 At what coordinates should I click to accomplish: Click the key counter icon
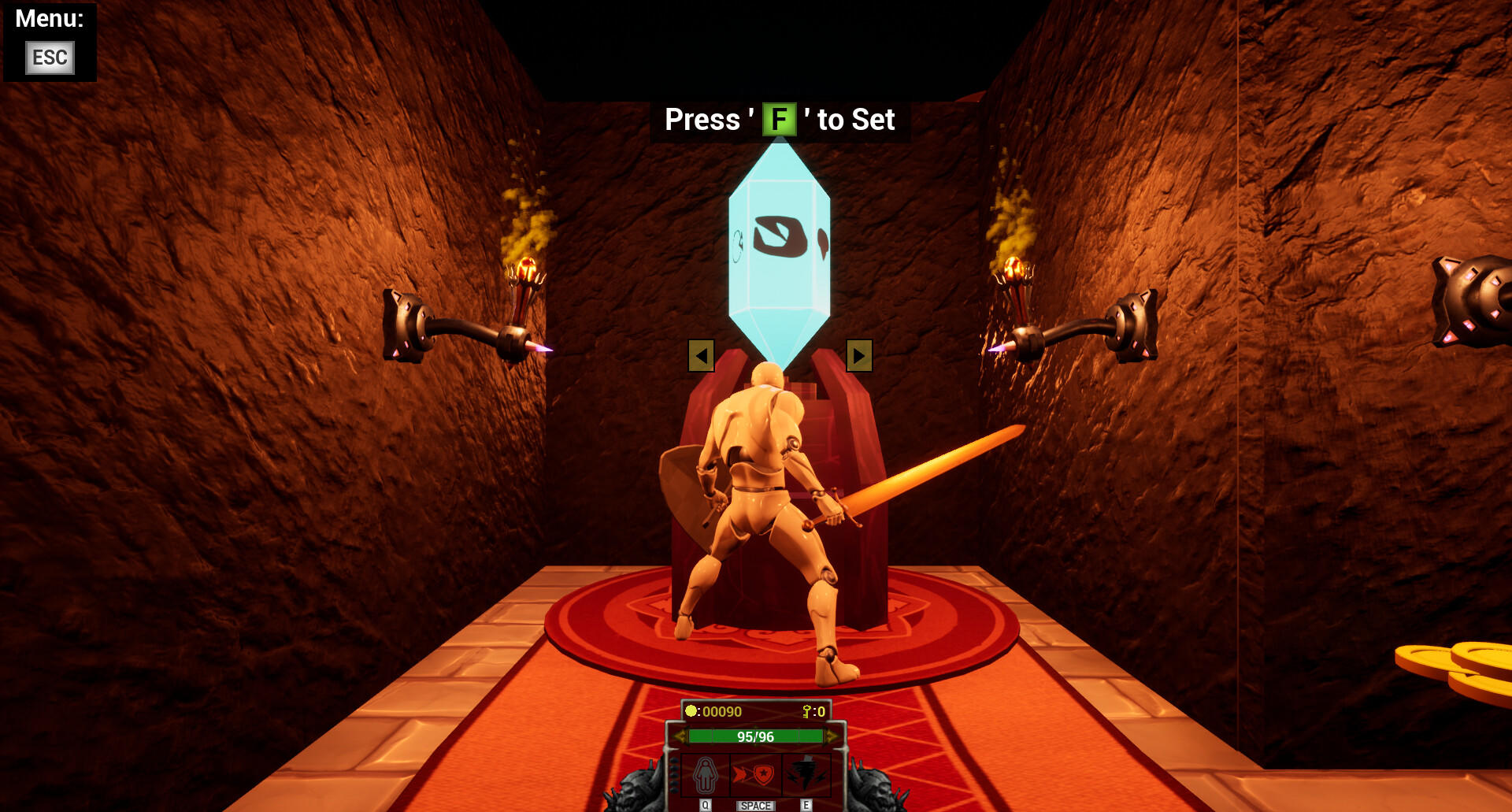pyautogui.click(x=807, y=711)
